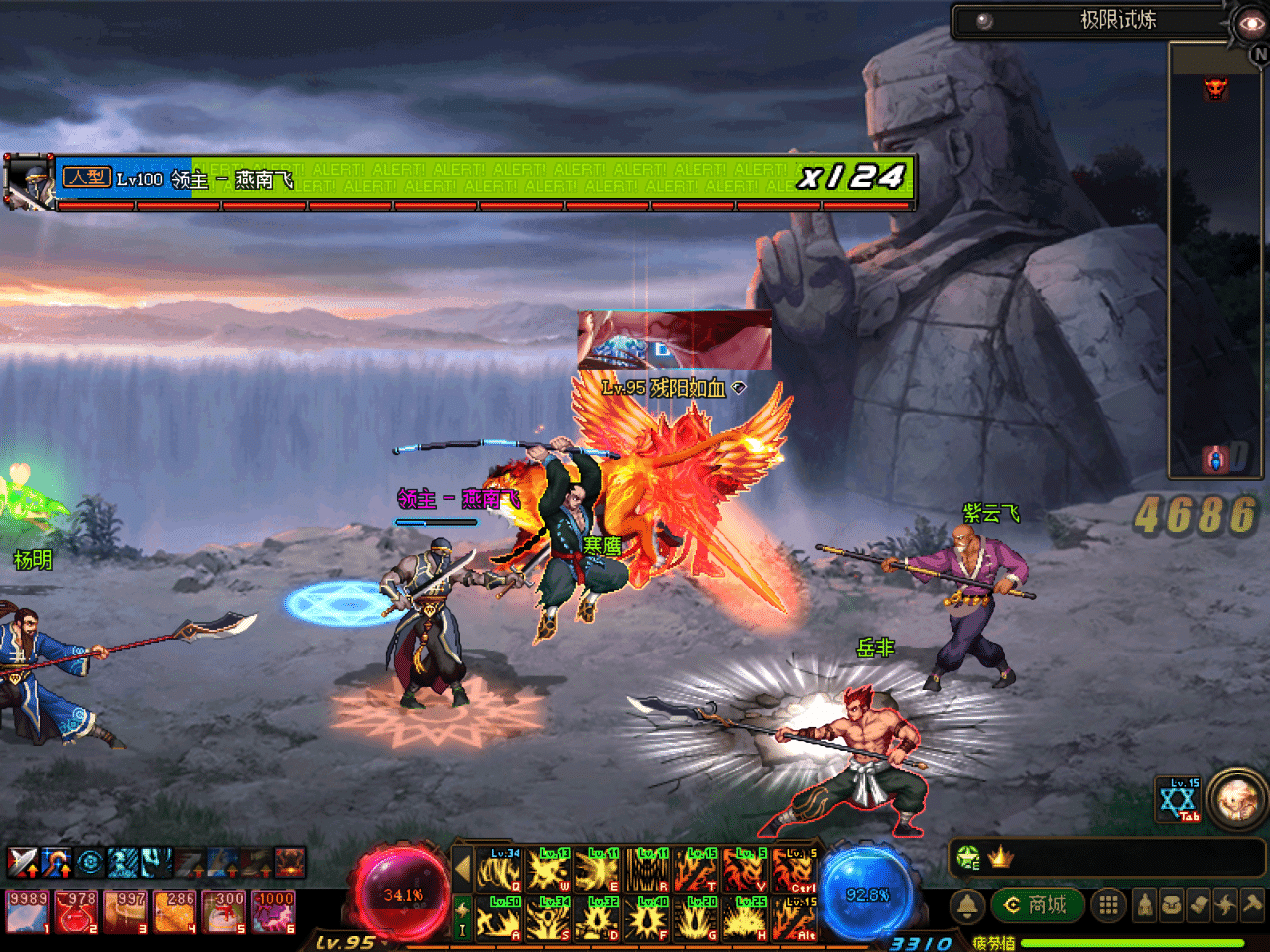The height and width of the screenshot is (952, 1270).
Task: Click the round character portrait button
Action: pos(1237,798)
